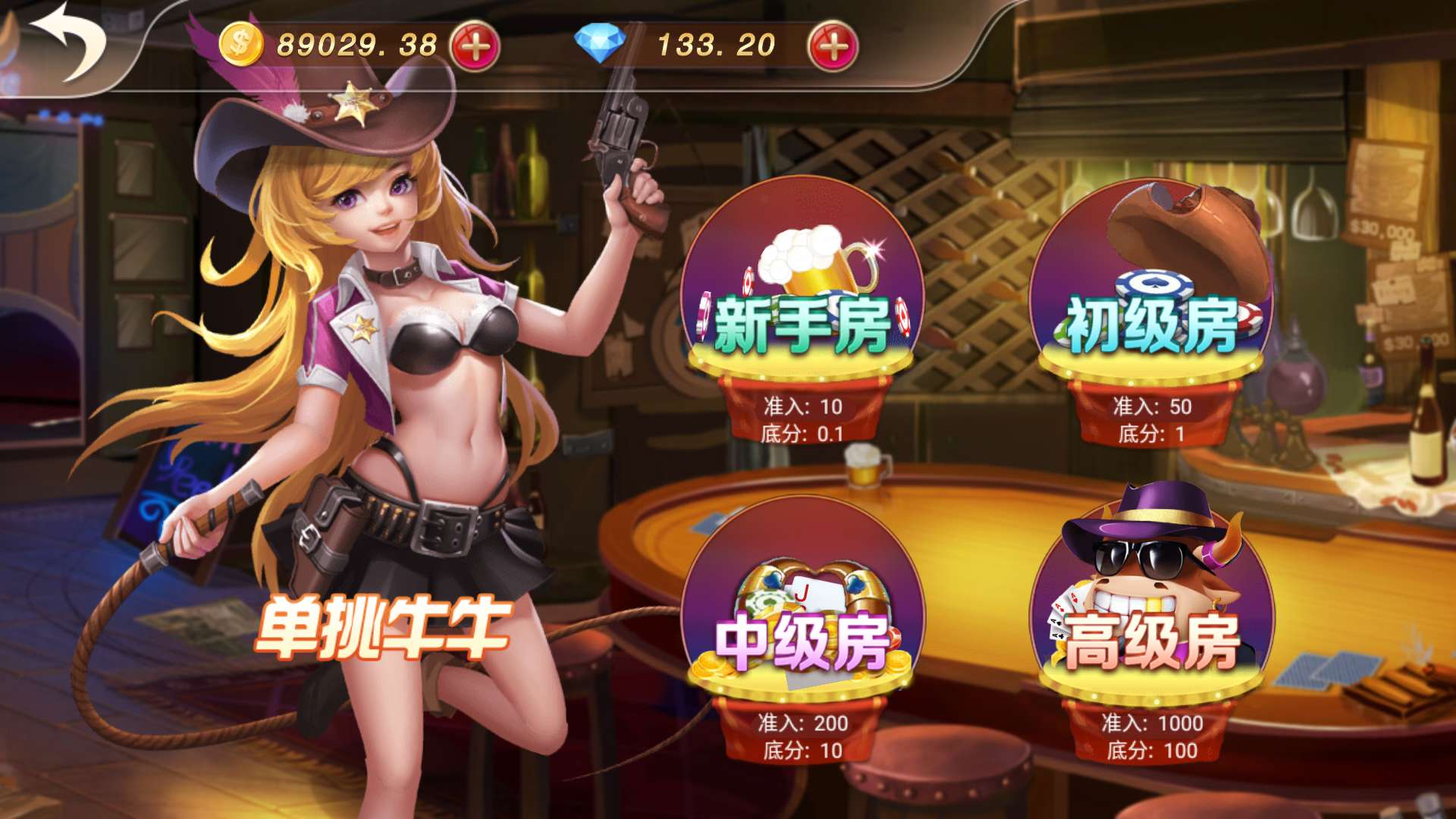Click the plus to add diamonds
Screen dimensions: 1456x819
click(x=830, y=45)
